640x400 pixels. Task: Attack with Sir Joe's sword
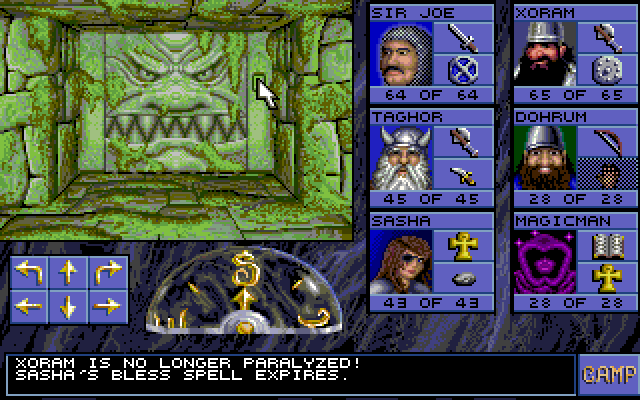(464, 39)
